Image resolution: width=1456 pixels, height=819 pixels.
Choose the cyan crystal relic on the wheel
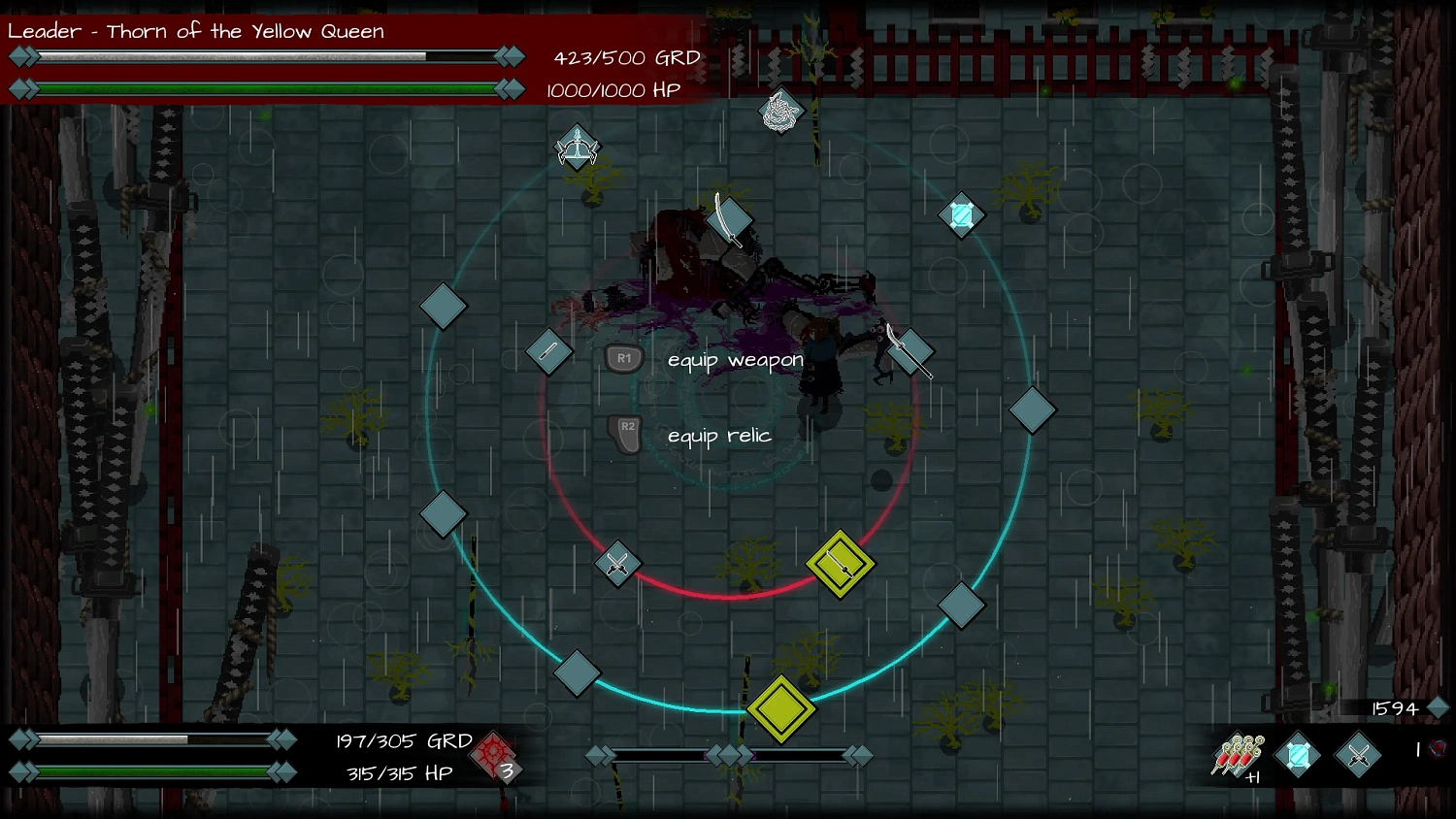tap(962, 214)
